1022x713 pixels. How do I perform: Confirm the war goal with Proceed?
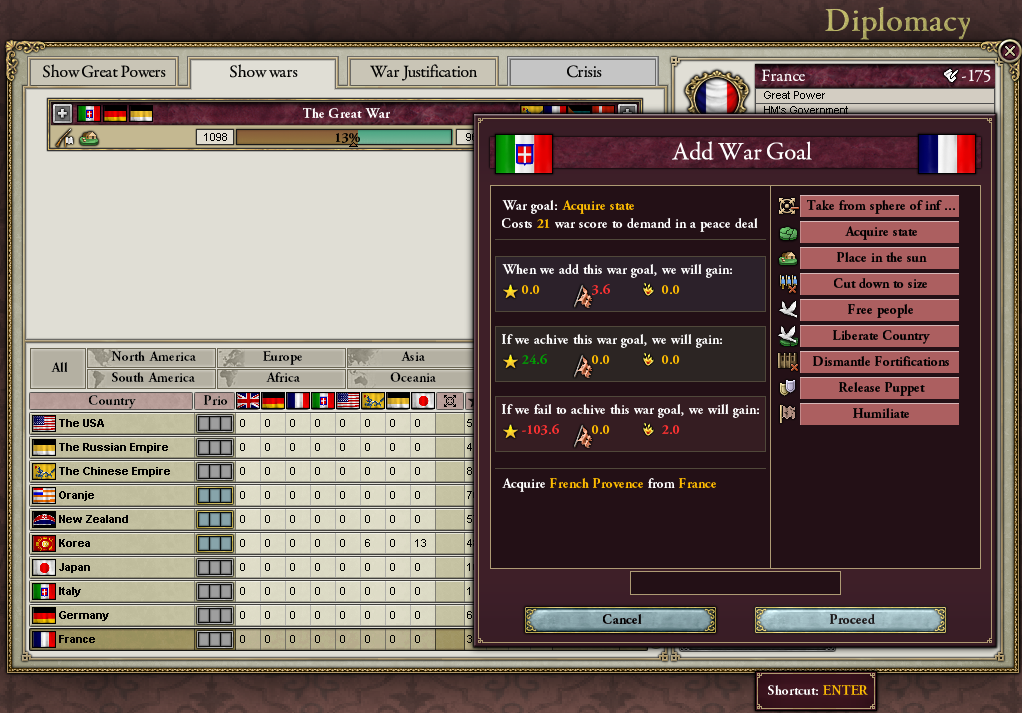click(851, 620)
